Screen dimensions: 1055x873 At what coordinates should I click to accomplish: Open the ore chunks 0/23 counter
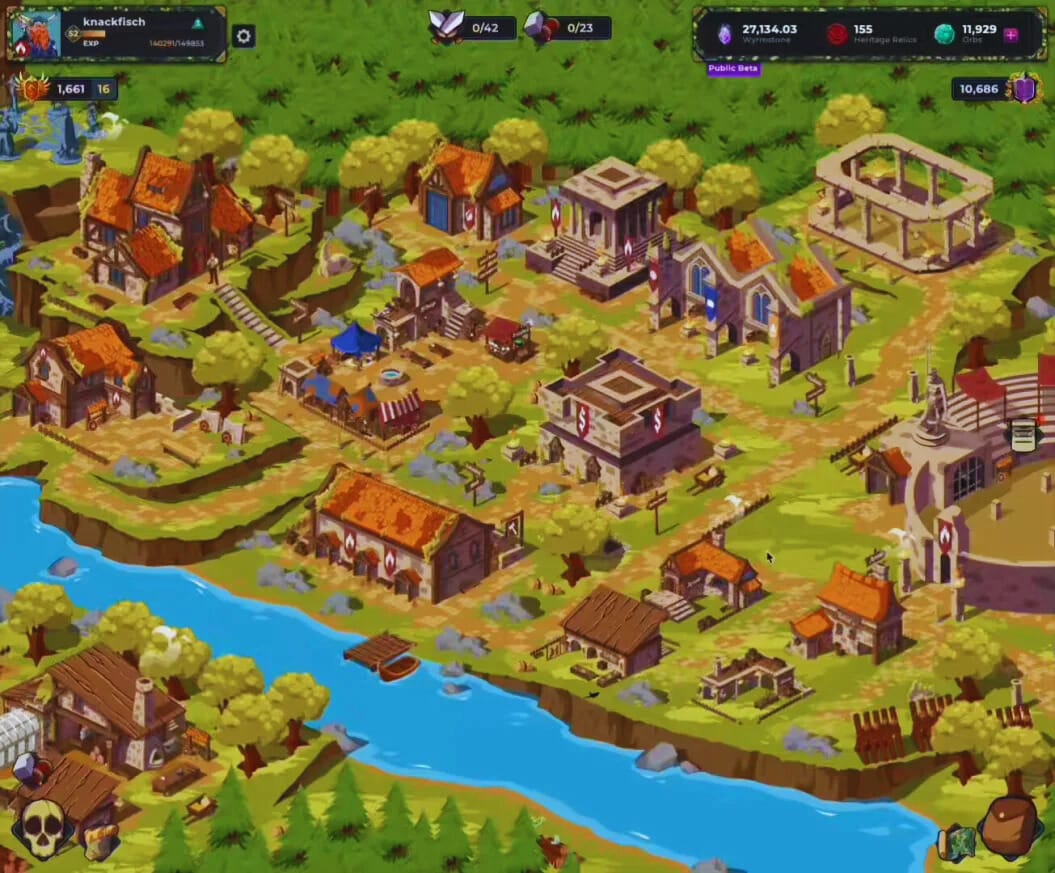[540, 27]
